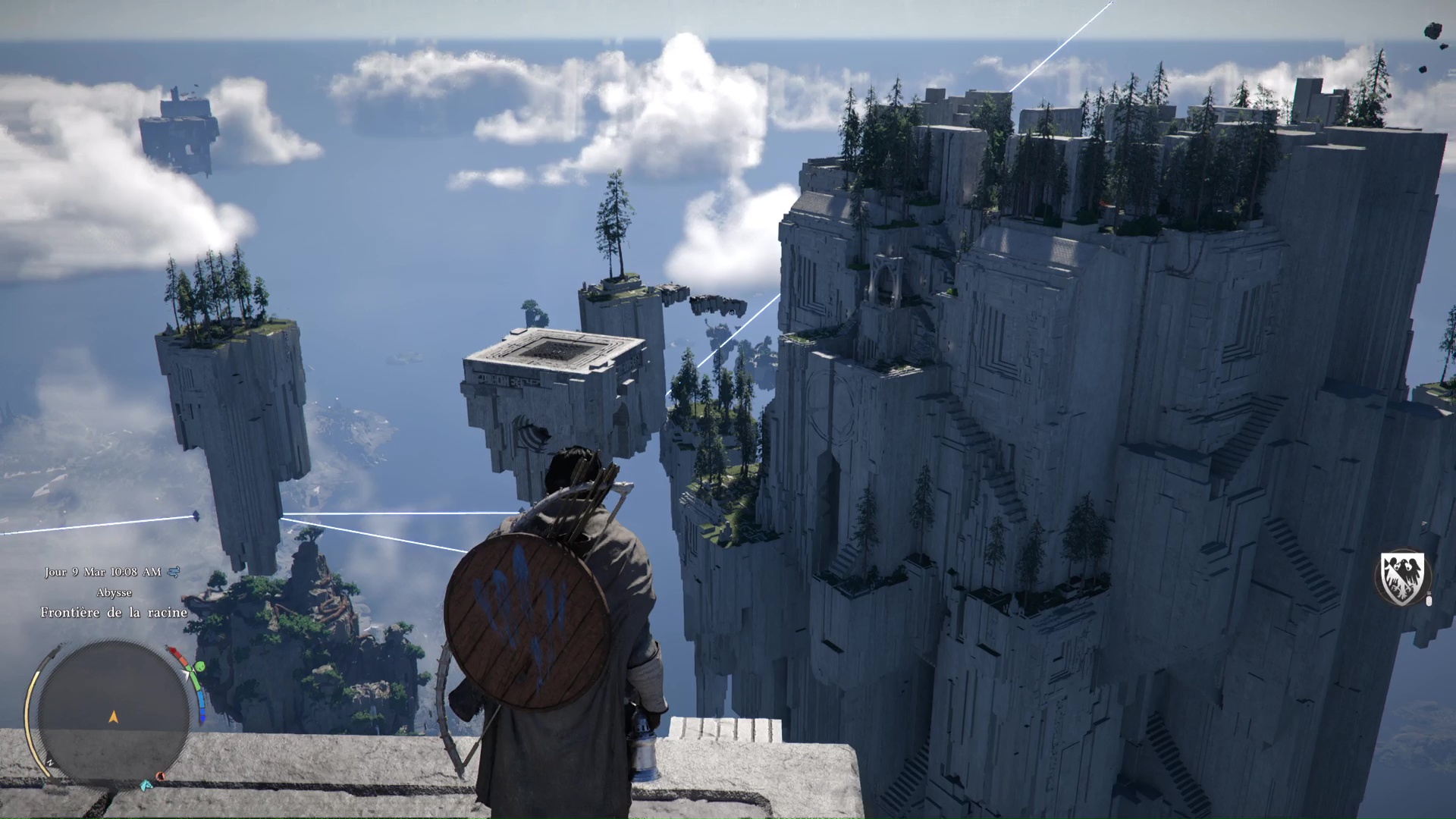The image size is (1456, 819).
Task: Click the blue wind weather icon
Action: (174, 572)
